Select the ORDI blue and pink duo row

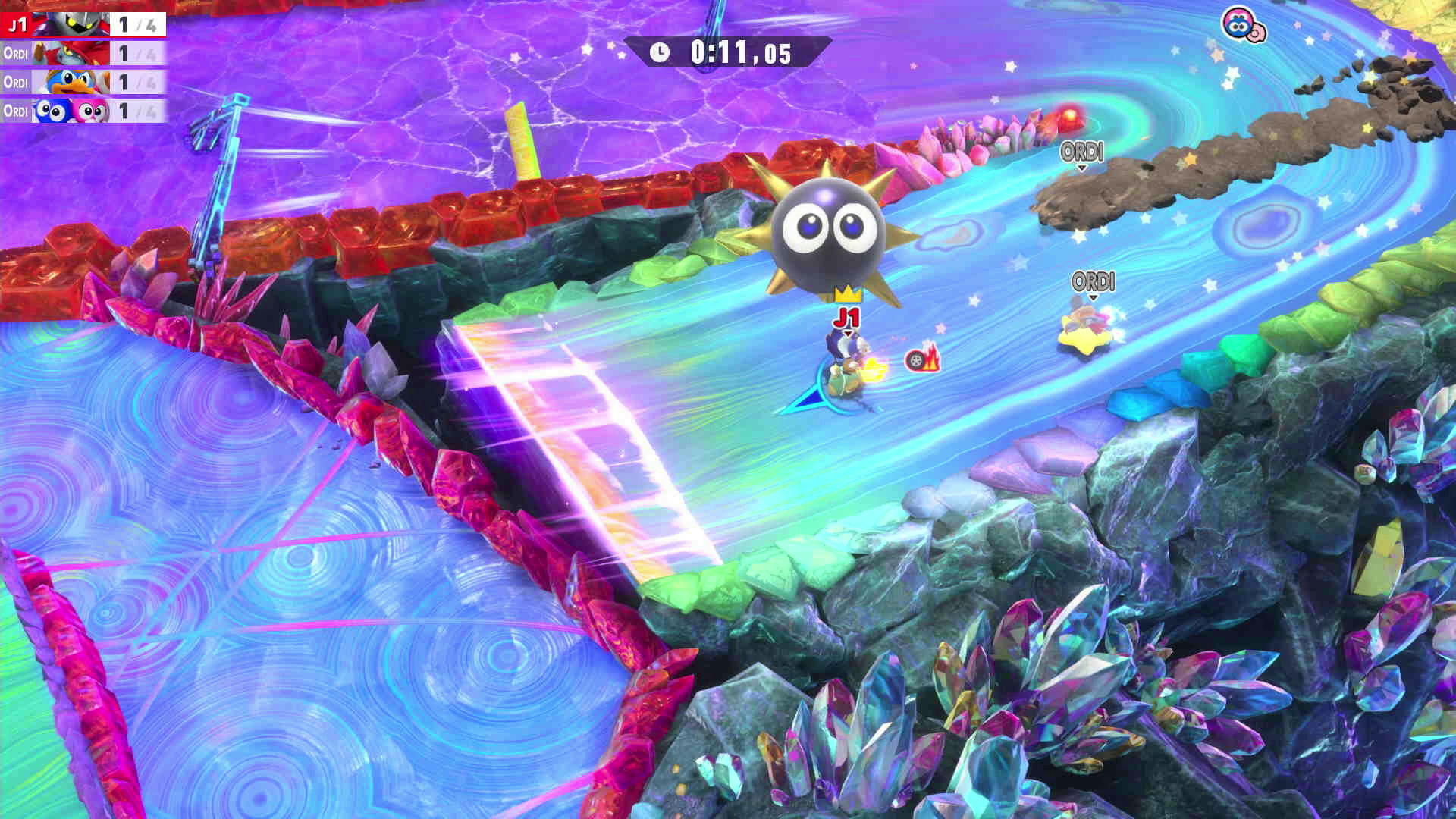83,111
